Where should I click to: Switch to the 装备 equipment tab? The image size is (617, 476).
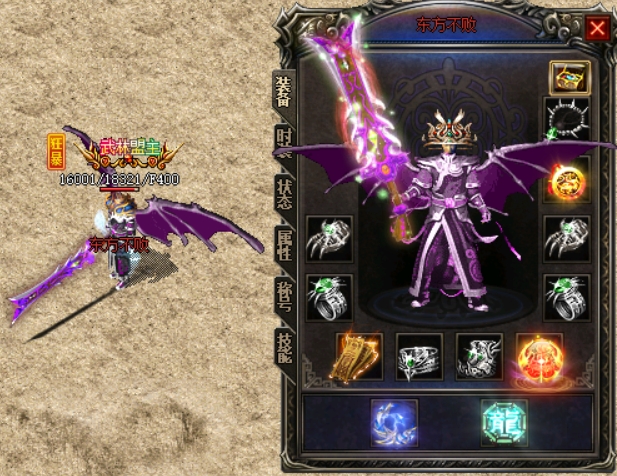point(284,93)
